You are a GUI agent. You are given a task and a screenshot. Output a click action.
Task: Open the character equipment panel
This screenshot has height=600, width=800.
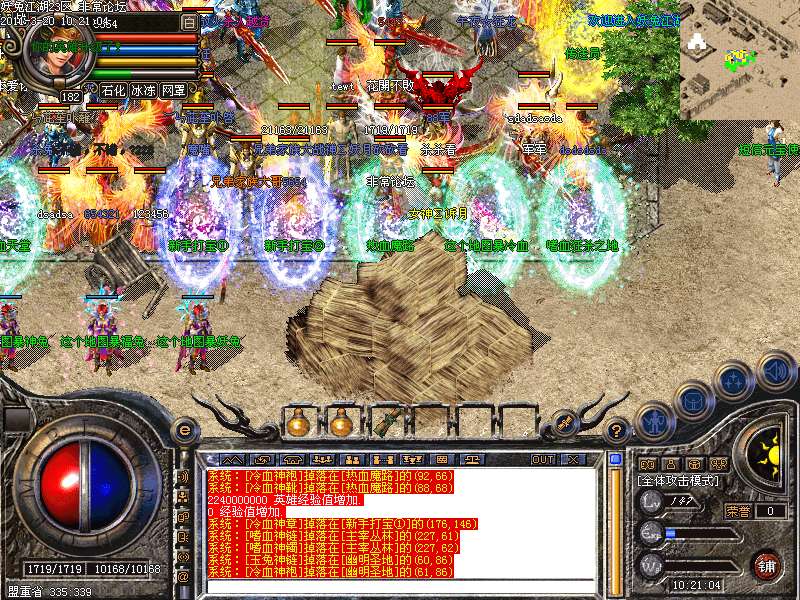(655, 420)
